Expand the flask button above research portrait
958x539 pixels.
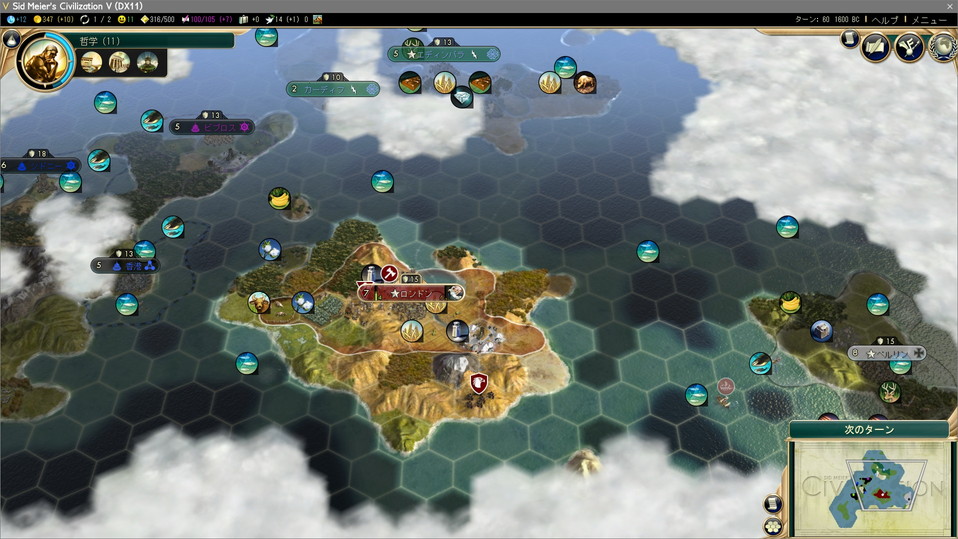click(x=11, y=39)
